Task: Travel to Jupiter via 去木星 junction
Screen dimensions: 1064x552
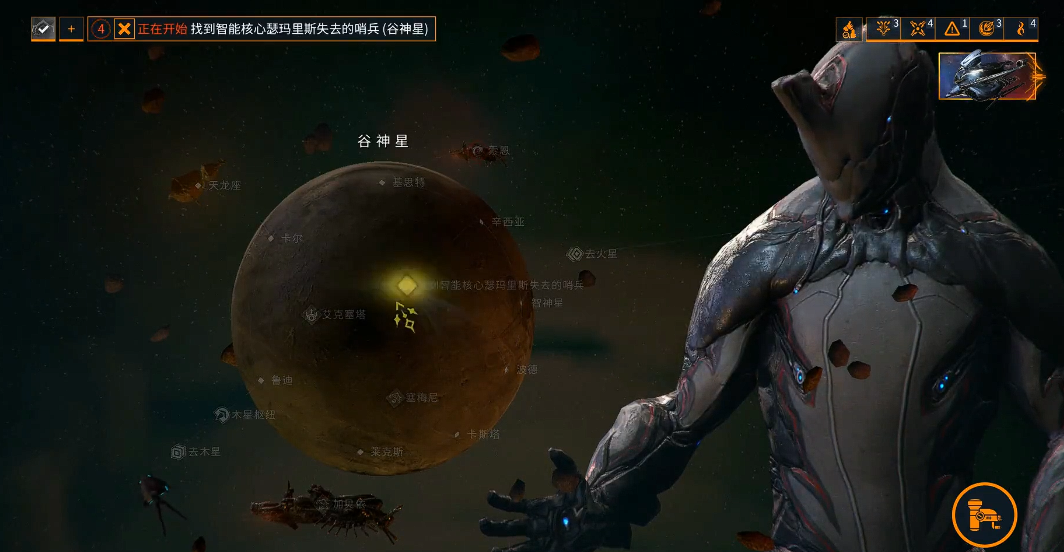Action: pyautogui.click(x=178, y=452)
